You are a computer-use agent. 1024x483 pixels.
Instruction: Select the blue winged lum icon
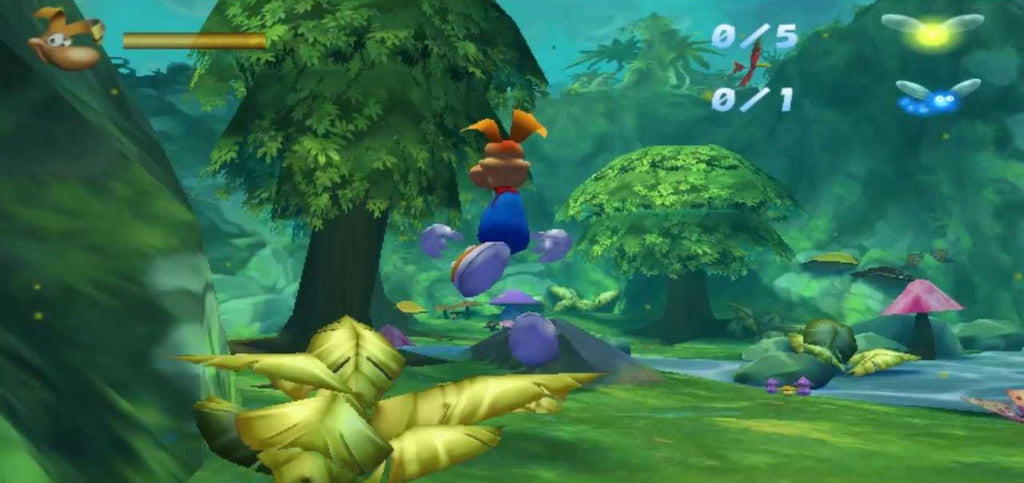point(936,97)
